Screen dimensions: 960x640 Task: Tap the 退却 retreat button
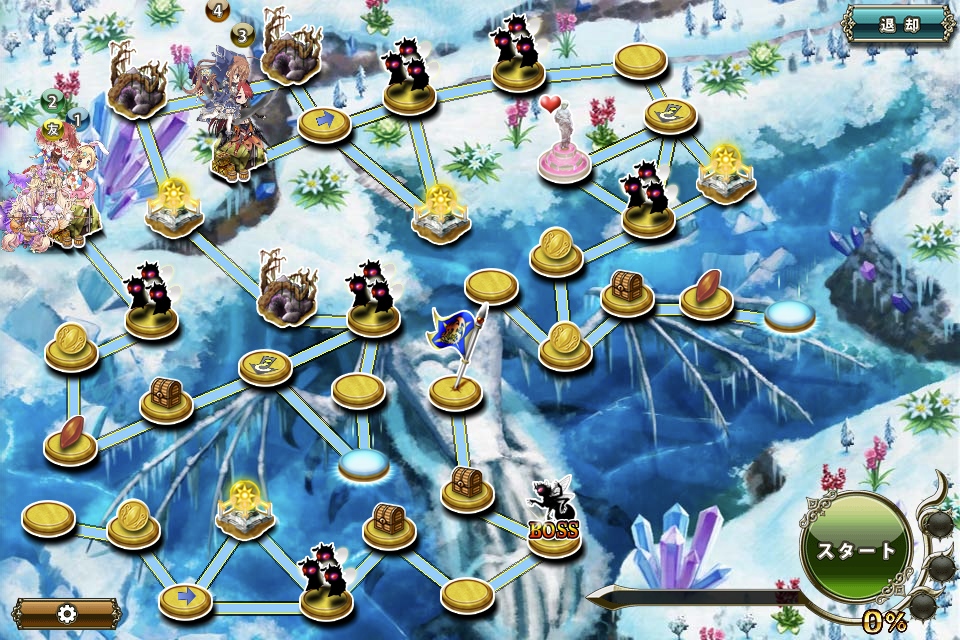tap(899, 24)
